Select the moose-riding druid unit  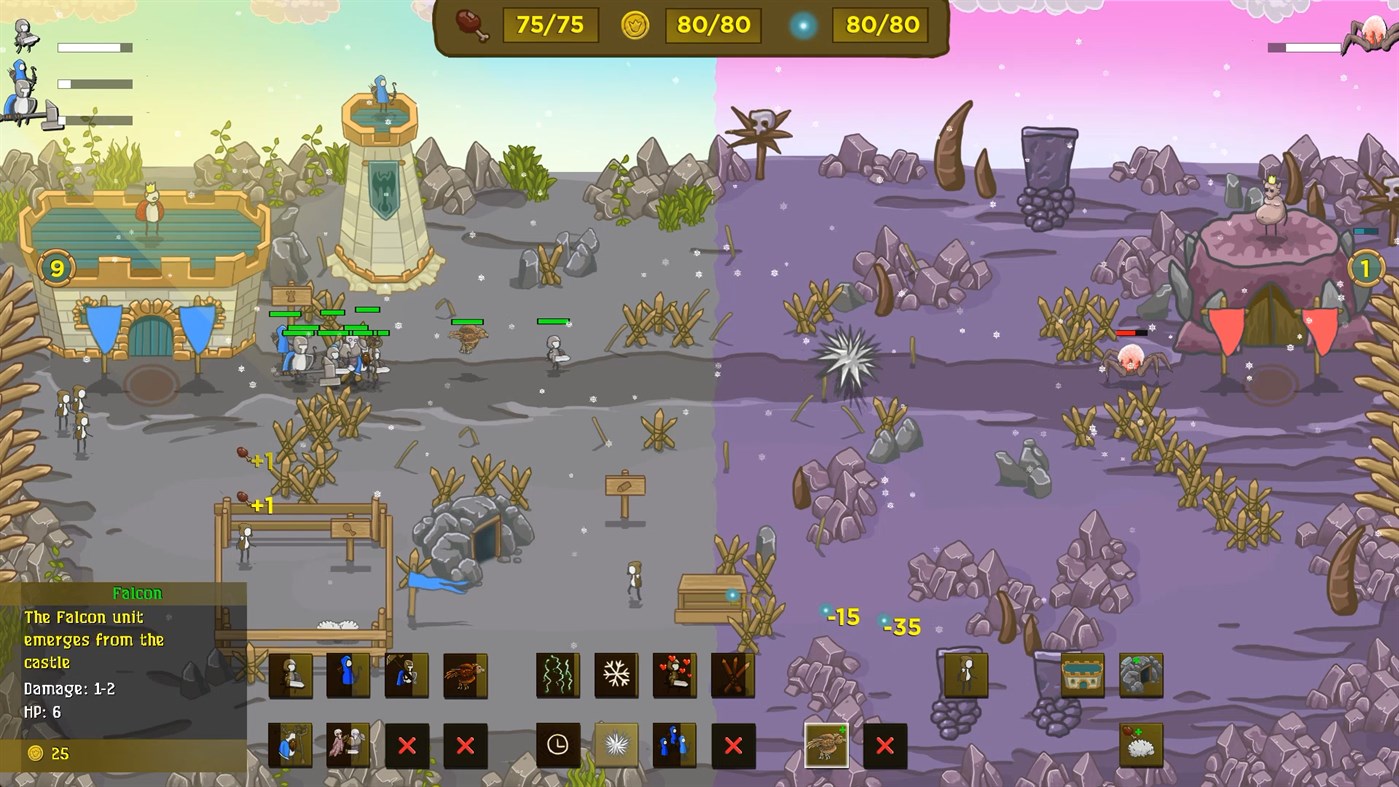pyautogui.click(x=289, y=744)
